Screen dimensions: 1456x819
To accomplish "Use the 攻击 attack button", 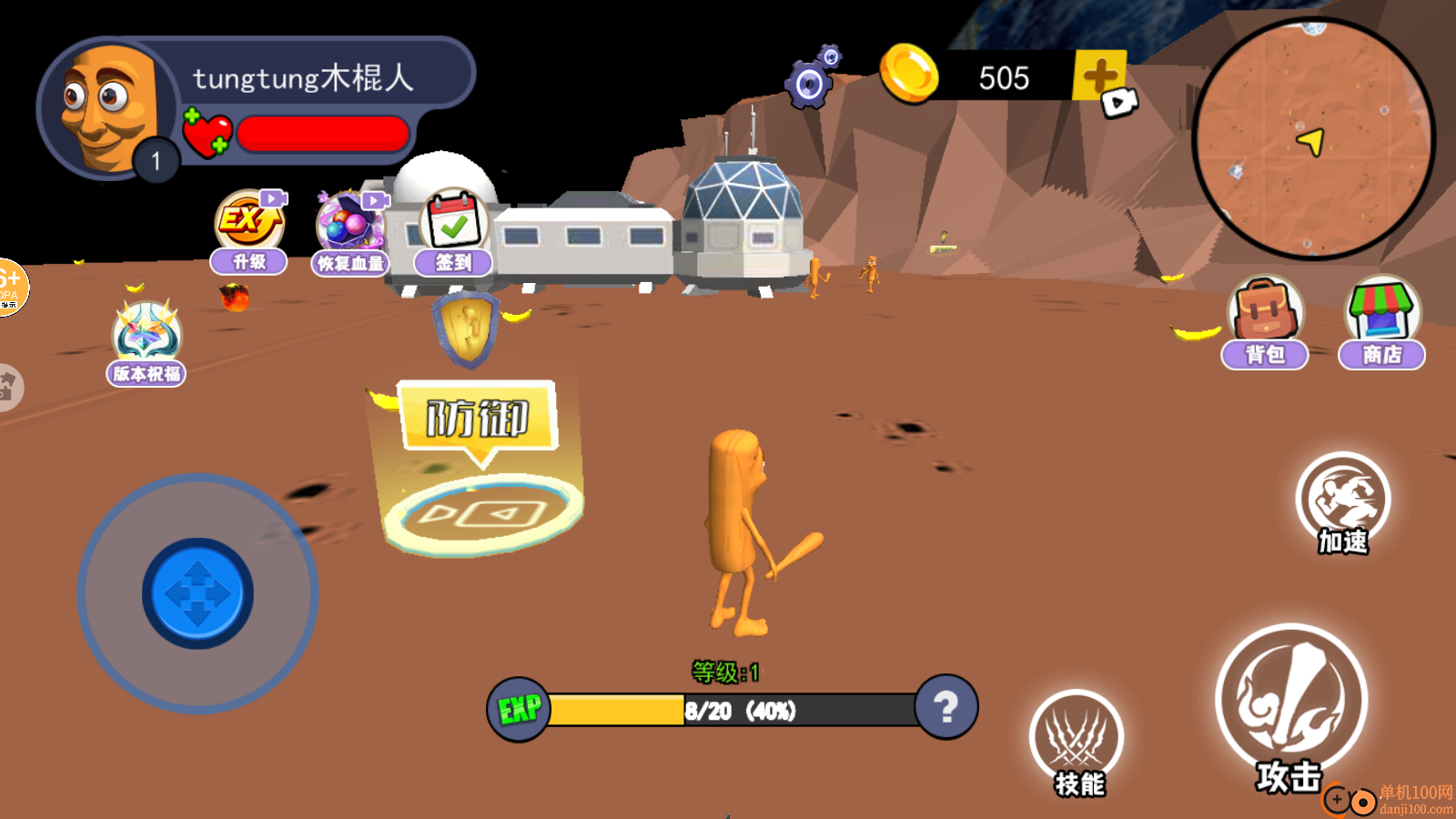I will pos(1291,703).
